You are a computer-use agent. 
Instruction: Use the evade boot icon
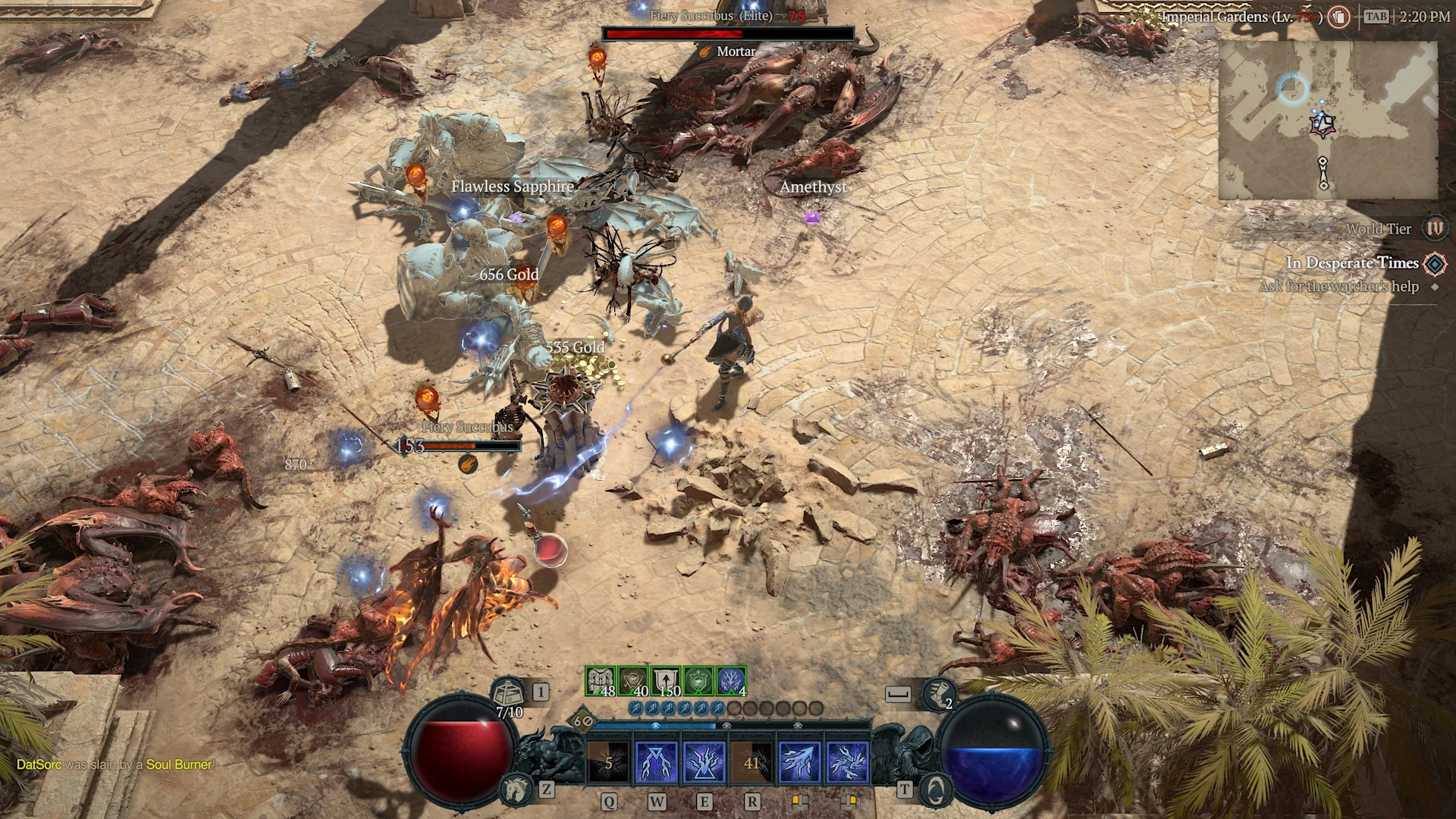pyautogui.click(x=939, y=693)
